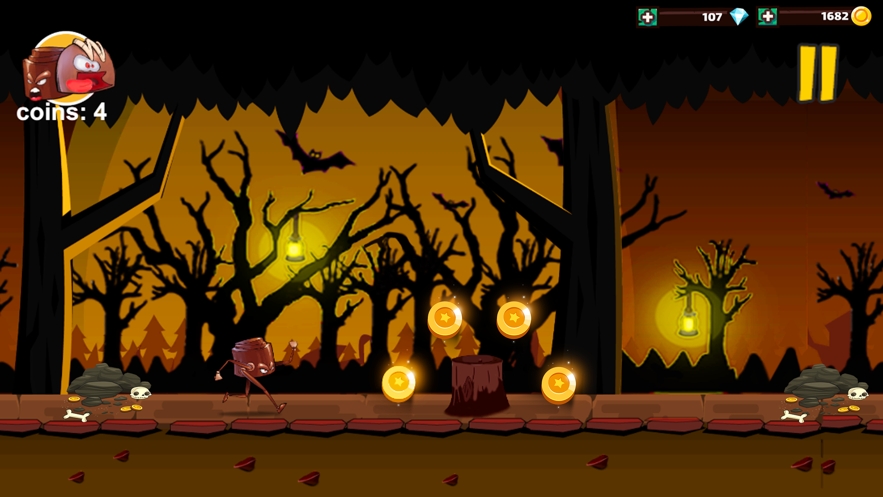Pause the game with the yellow pause button
This screenshot has height=497, width=883.
pos(817,73)
